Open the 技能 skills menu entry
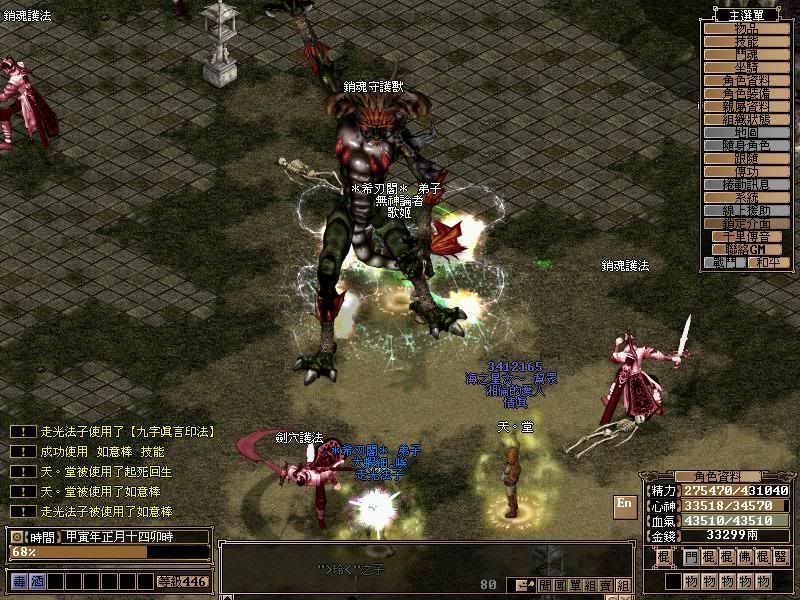 747,42
